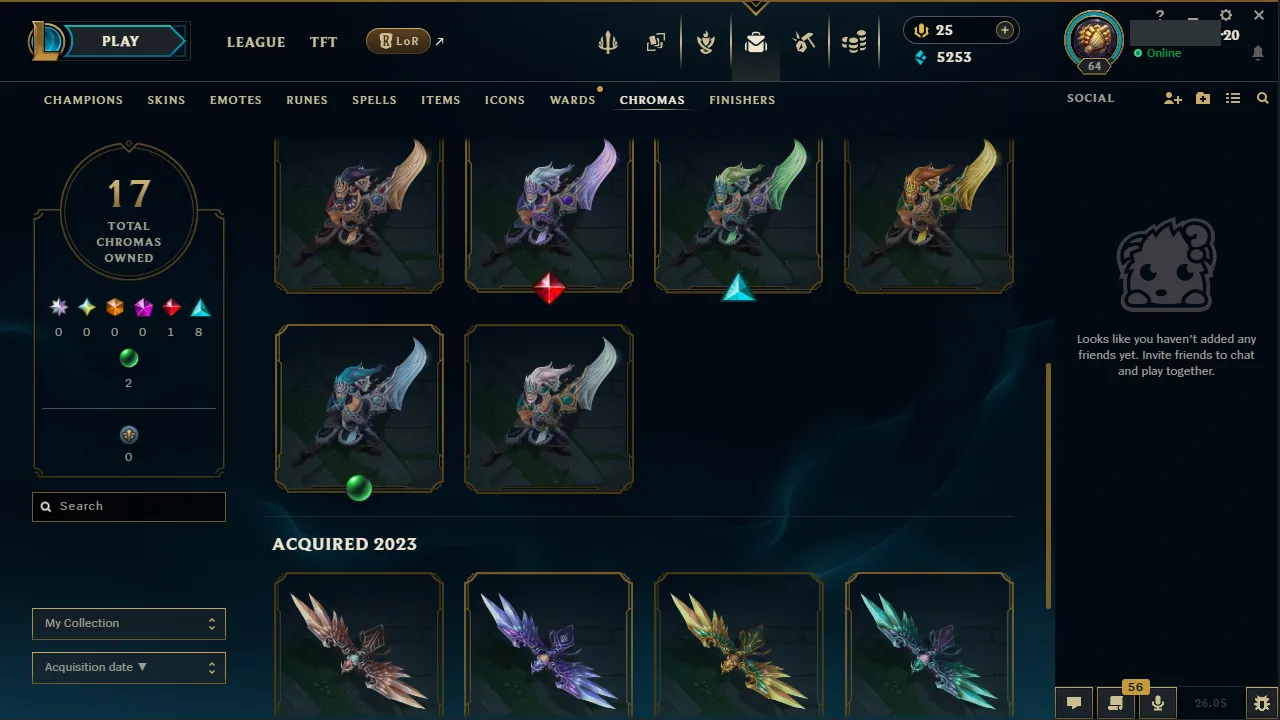Switch to the SKINS tab
The height and width of the screenshot is (720, 1280).
(166, 100)
